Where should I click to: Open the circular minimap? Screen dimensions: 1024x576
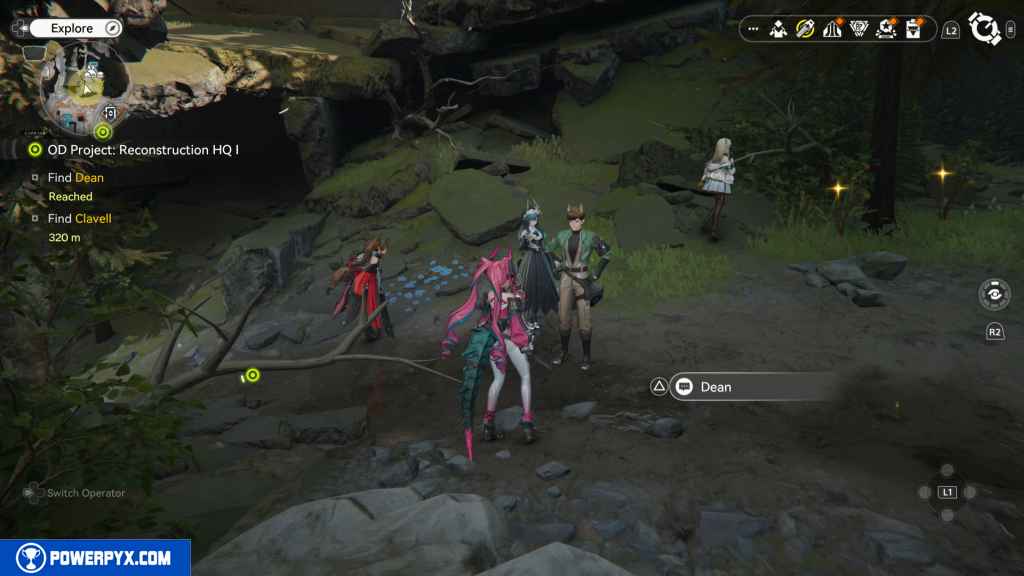click(x=85, y=88)
